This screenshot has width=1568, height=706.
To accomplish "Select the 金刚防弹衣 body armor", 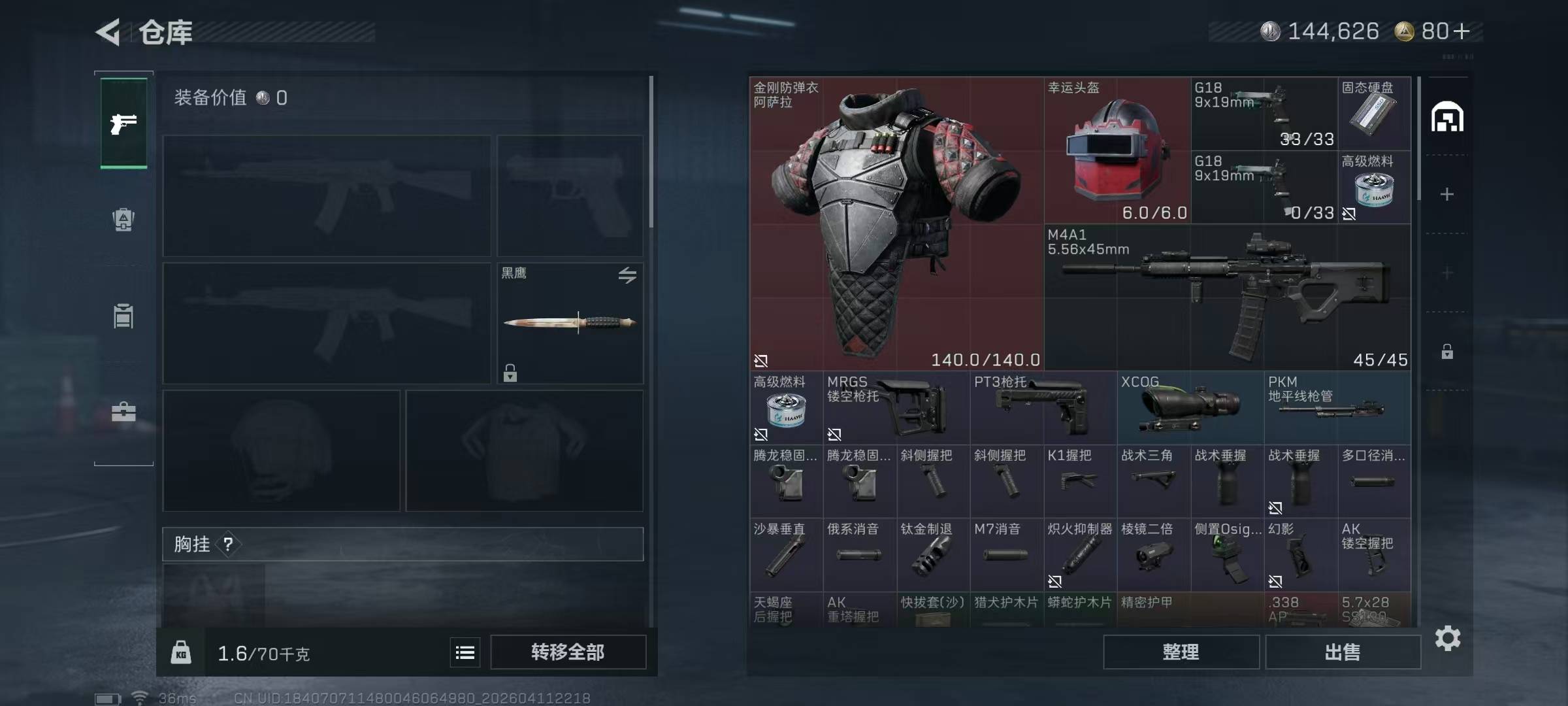I will point(896,224).
